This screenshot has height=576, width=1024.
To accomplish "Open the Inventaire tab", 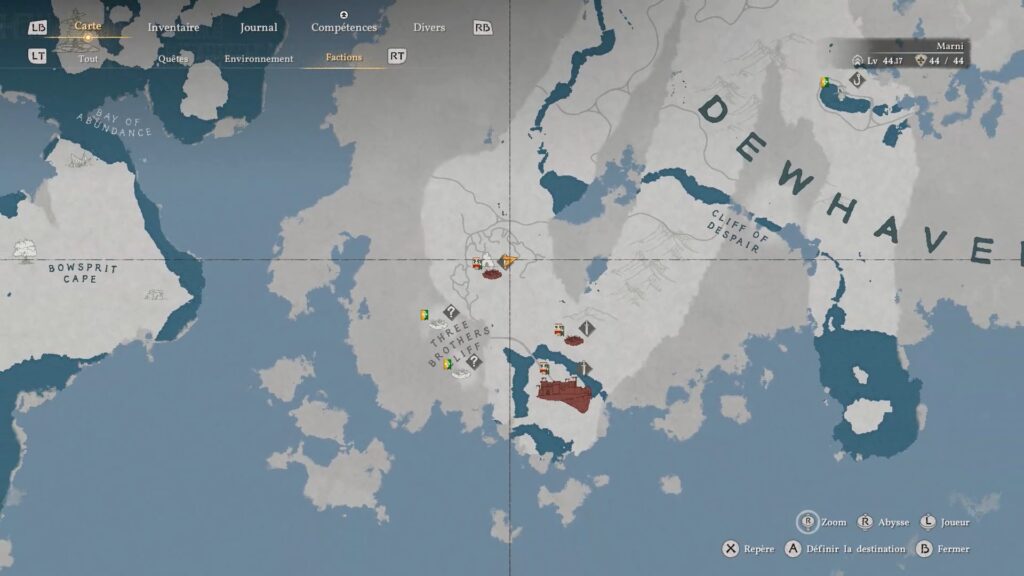I will click(173, 27).
